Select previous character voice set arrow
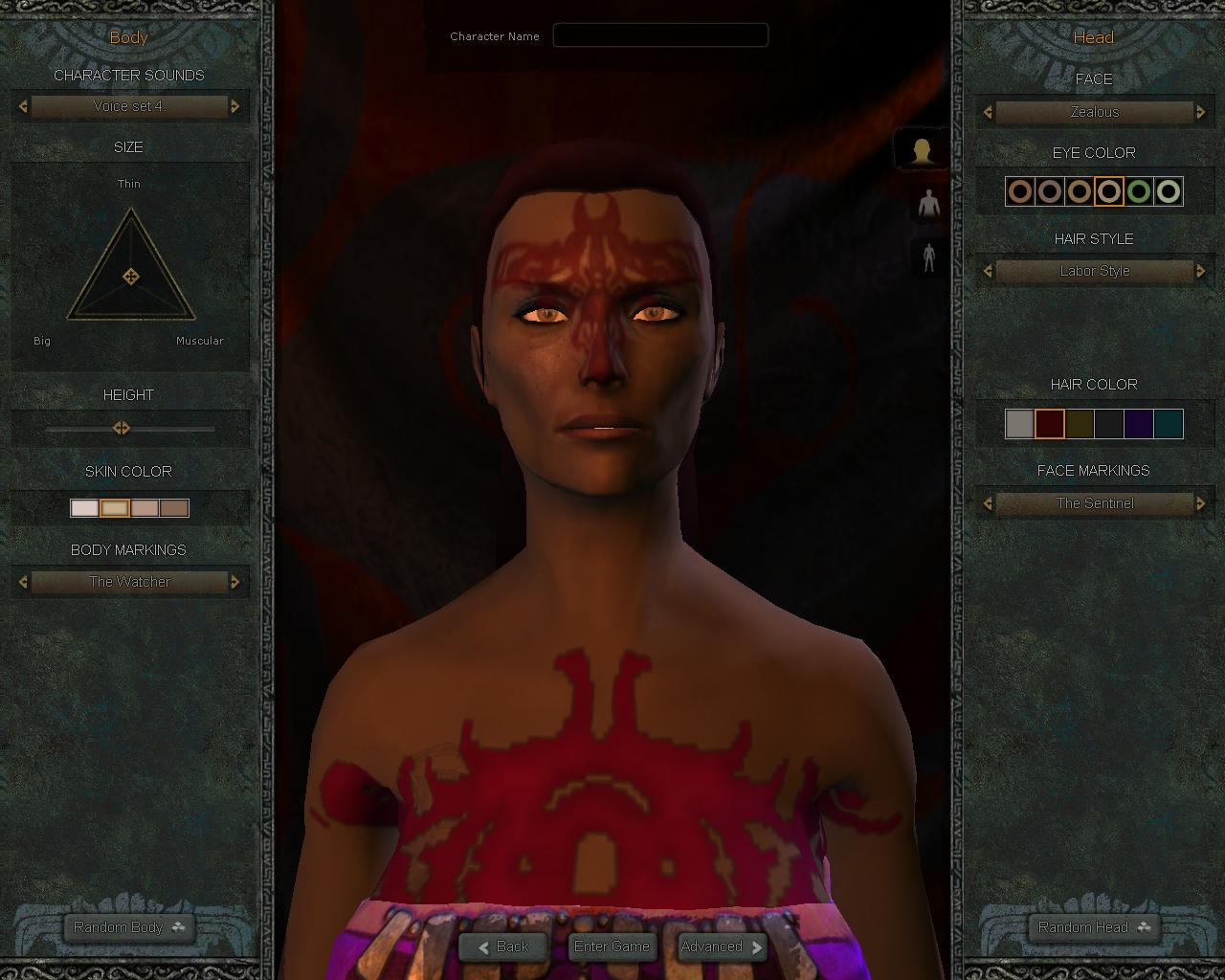 23,106
